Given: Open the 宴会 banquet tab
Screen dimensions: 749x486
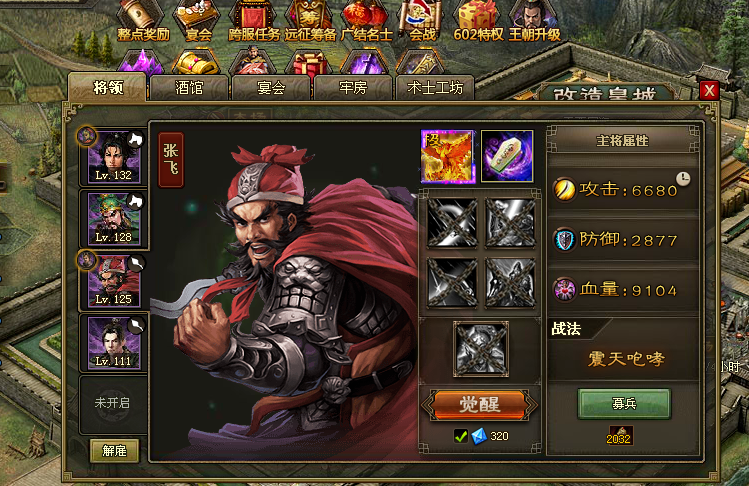Looking at the screenshot, I should [x=271, y=88].
